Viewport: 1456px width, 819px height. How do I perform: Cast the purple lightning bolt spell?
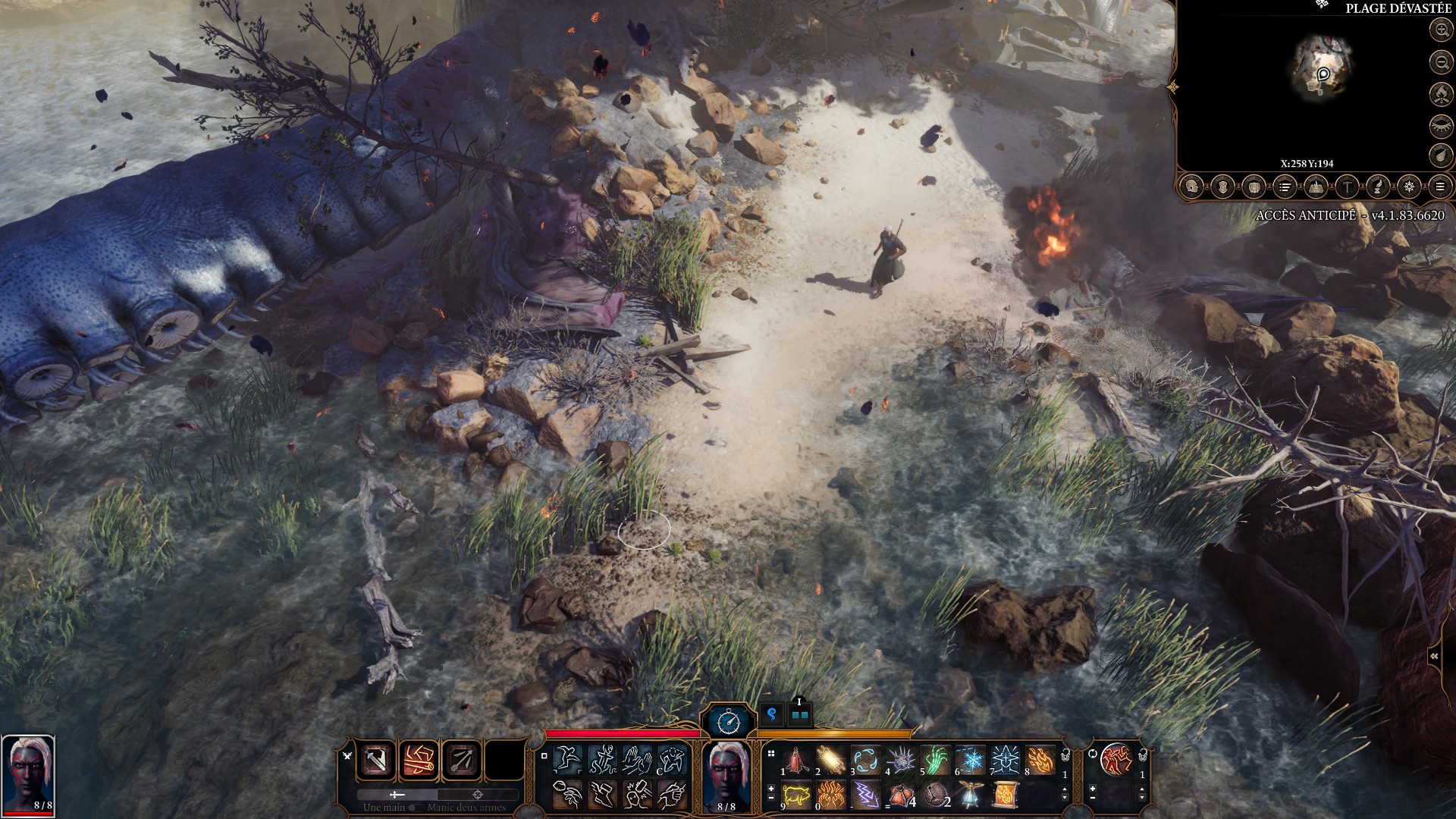pyautogui.click(x=866, y=795)
